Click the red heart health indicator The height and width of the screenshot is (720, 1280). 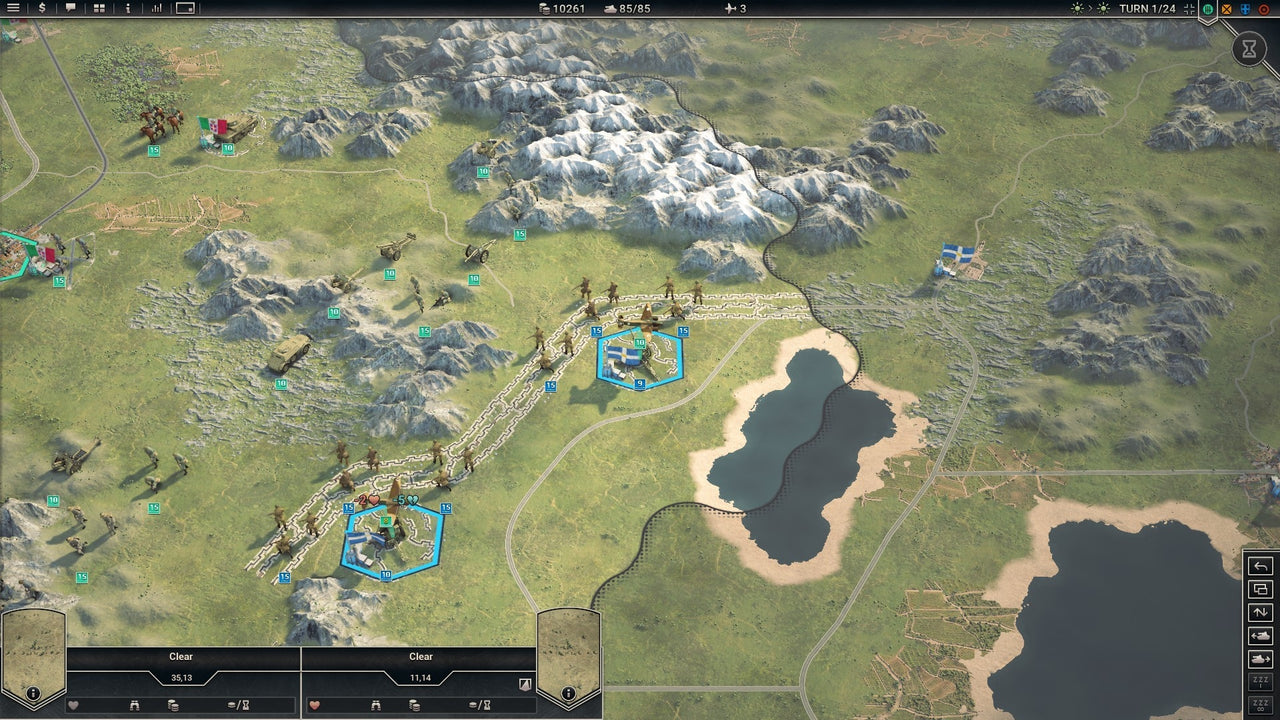[314, 705]
